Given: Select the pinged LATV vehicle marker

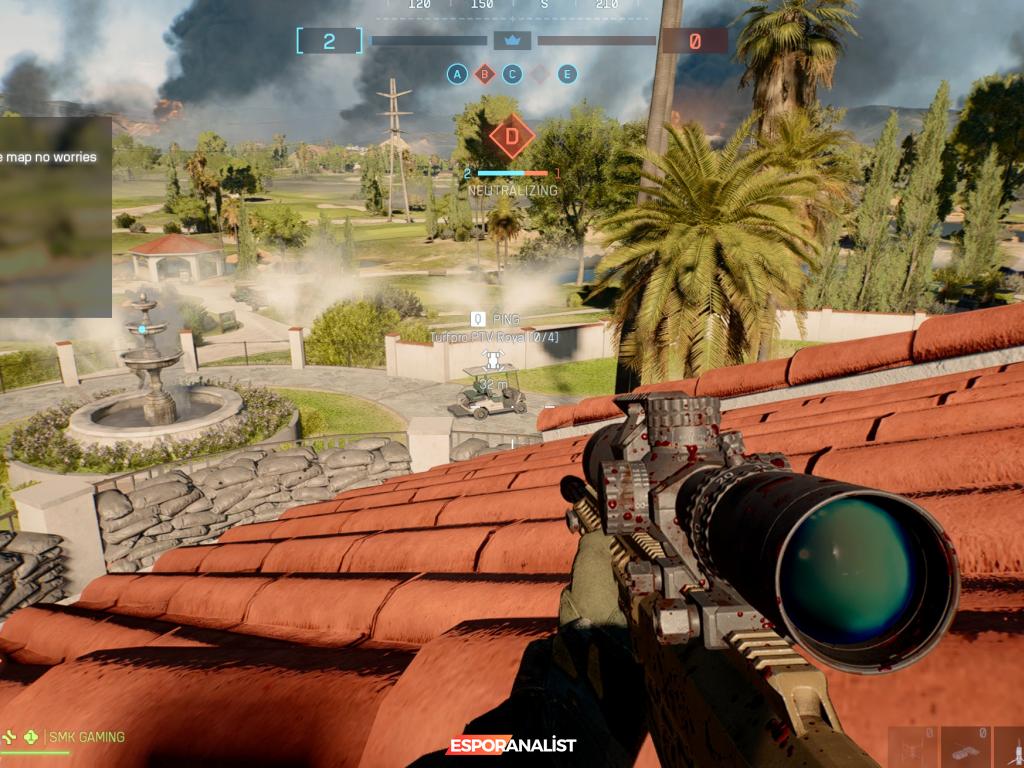Looking at the screenshot, I should click(490, 360).
